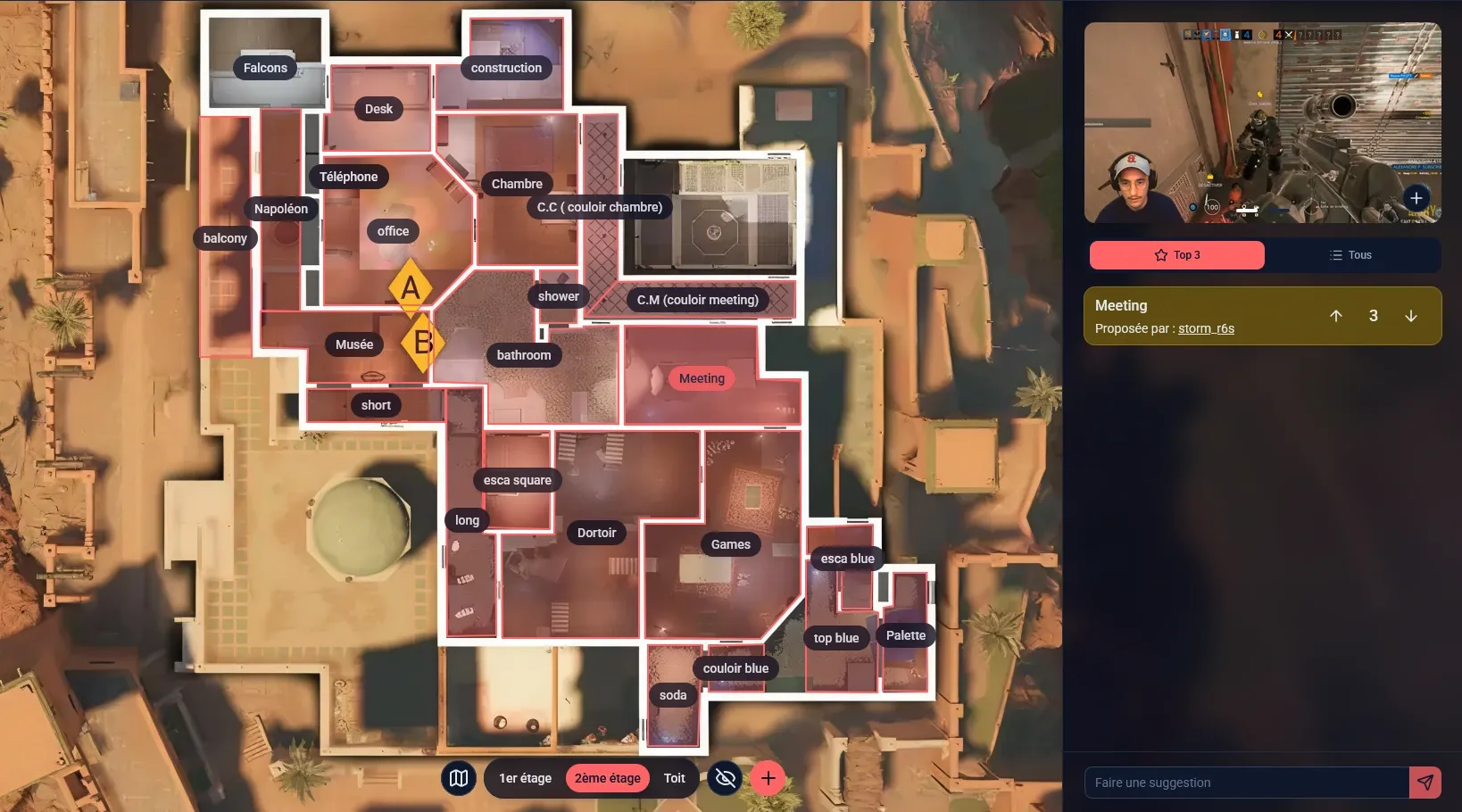Click the list icon inside the Tous tab
Image resolution: width=1462 pixels, height=812 pixels.
tap(1335, 254)
